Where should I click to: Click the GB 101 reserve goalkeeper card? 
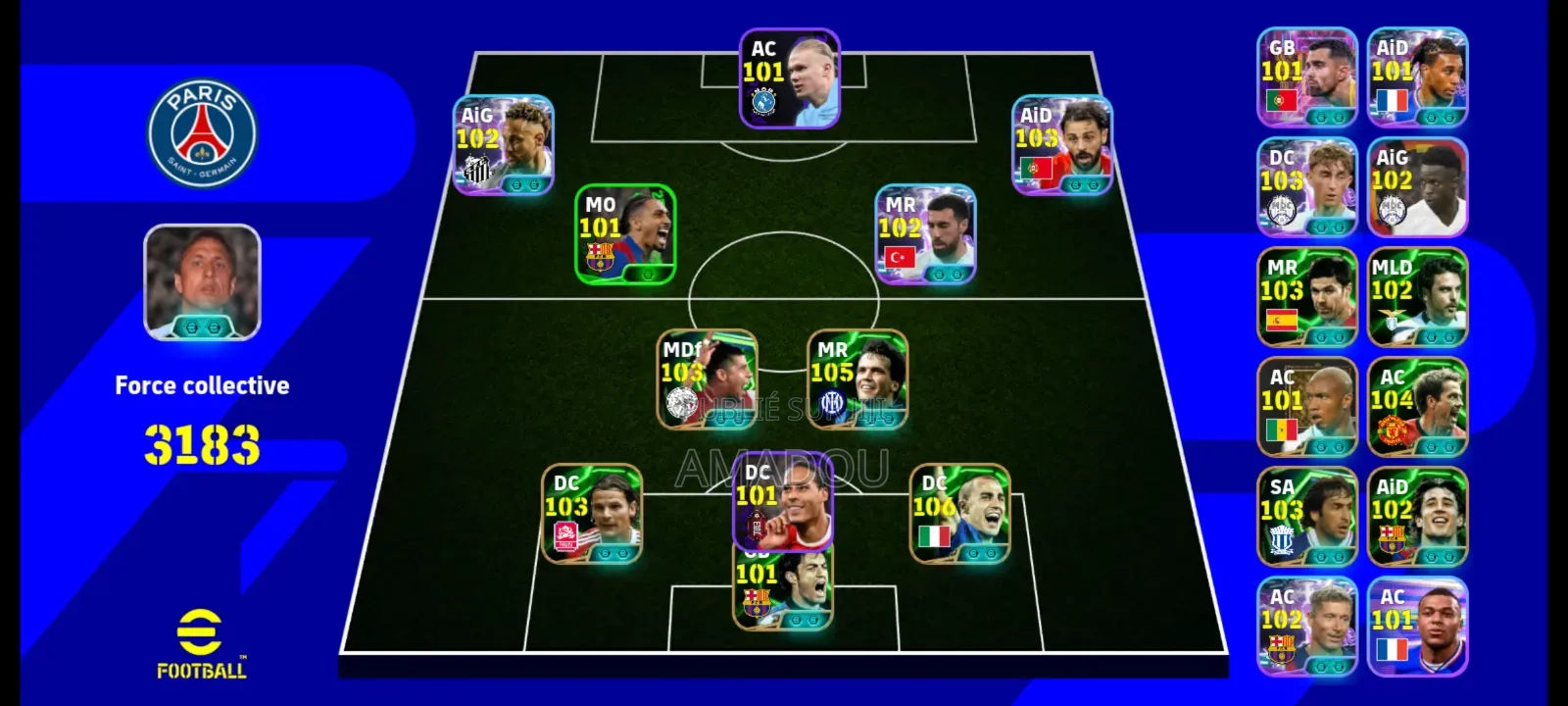(1306, 76)
